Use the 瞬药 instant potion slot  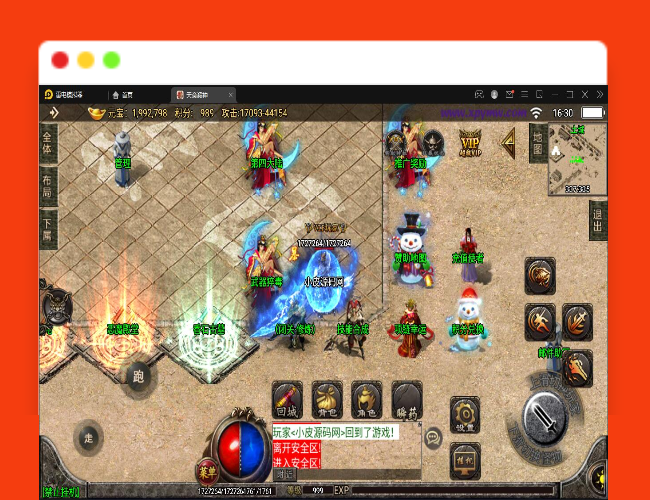406,400
